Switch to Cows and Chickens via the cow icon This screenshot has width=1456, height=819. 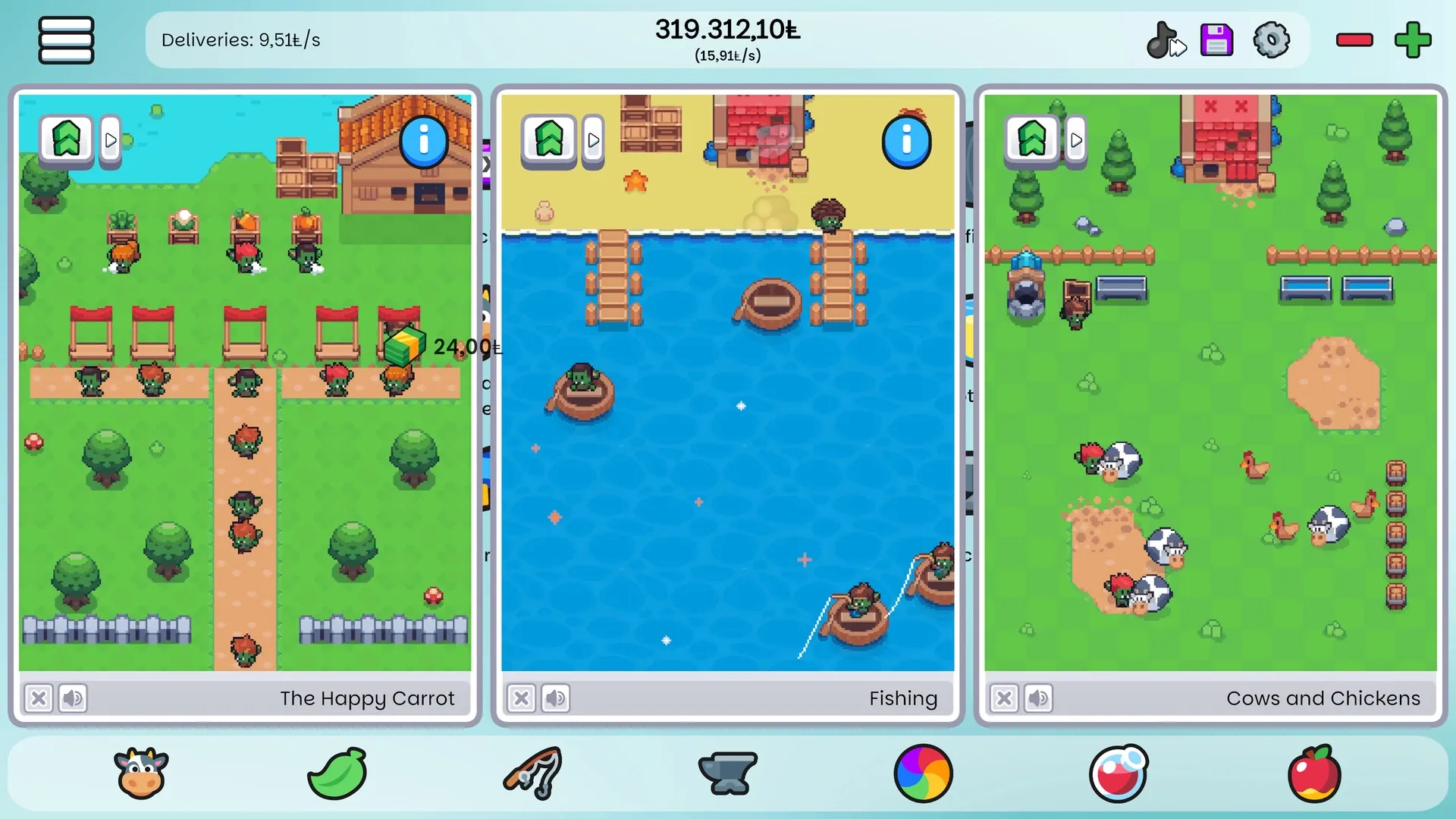pos(141,773)
